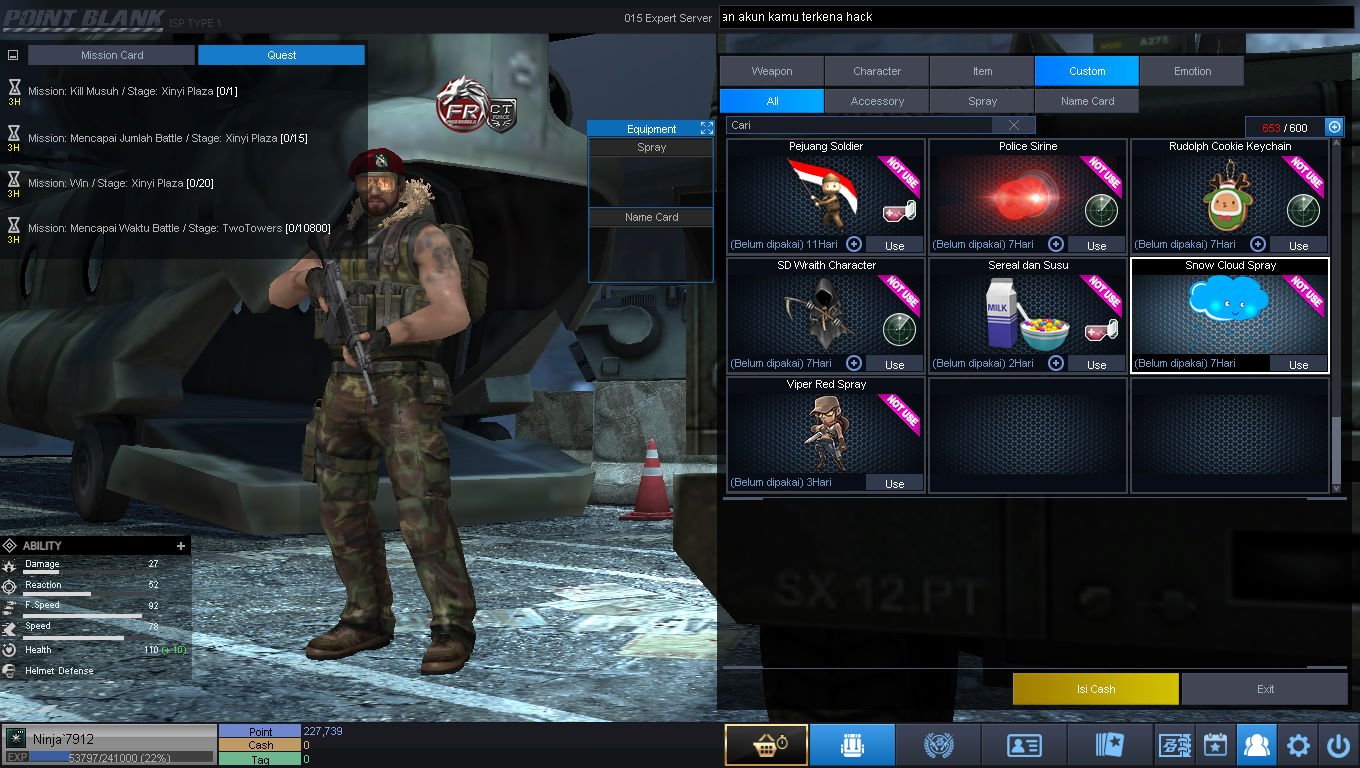
Task: Click the Cari search field
Action: click(x=860, y=125)
